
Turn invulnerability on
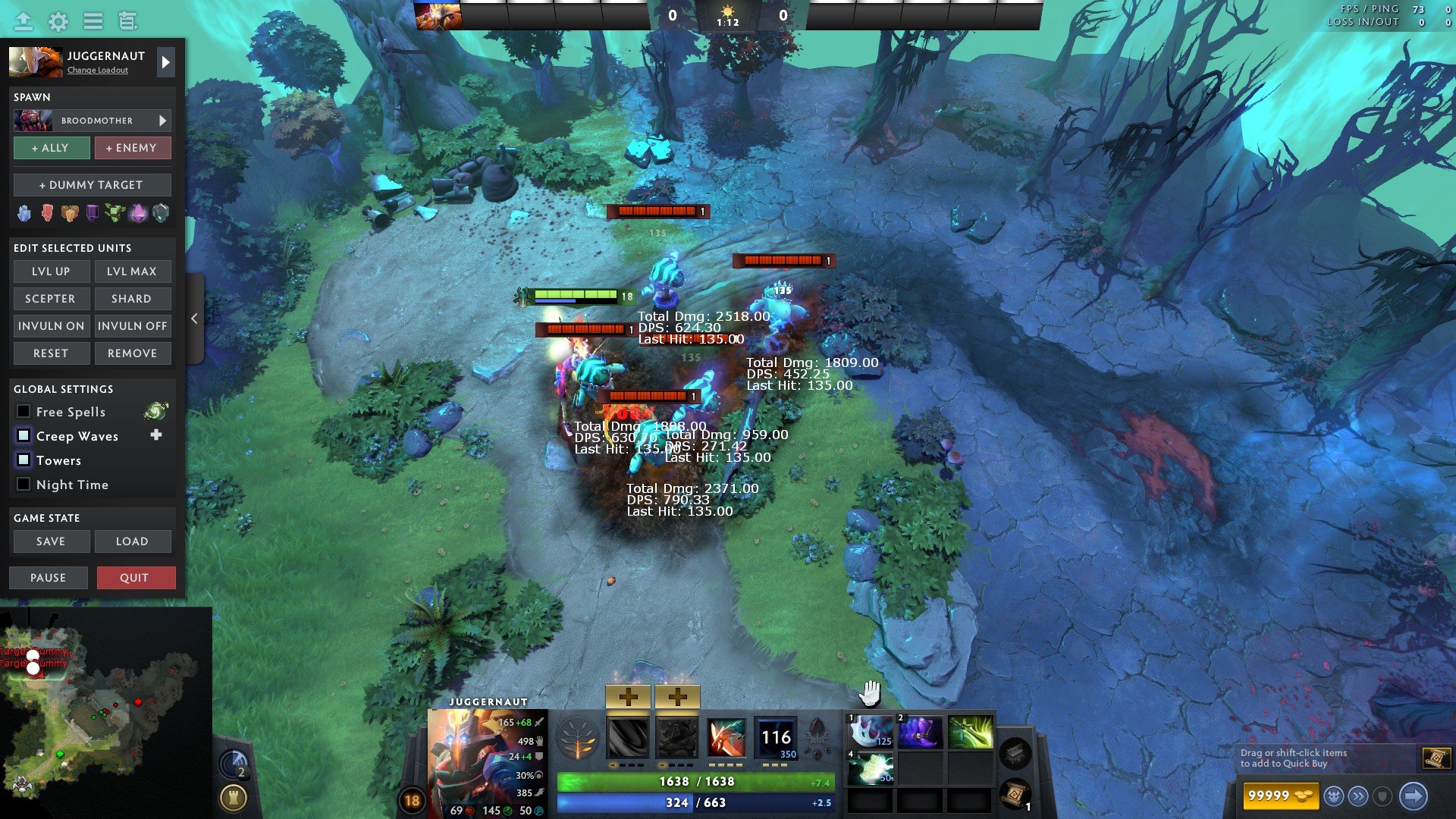[51, 326]
